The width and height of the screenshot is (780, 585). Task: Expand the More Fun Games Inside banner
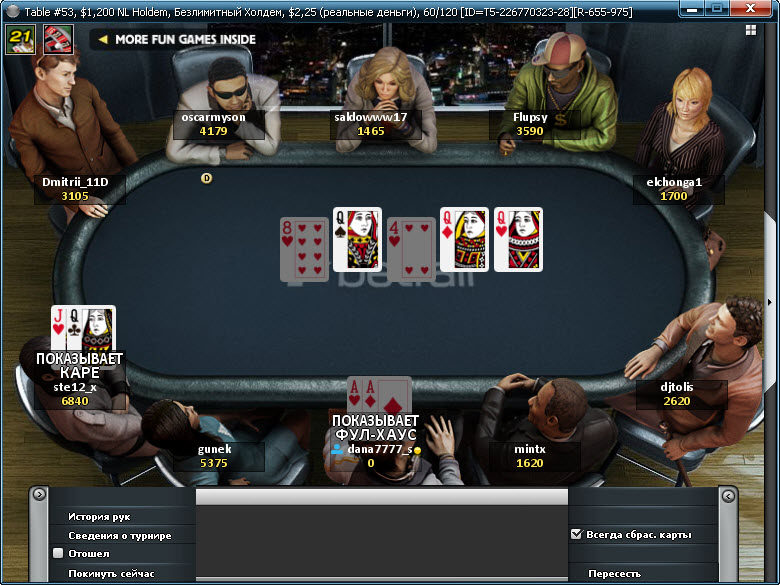click(x=175, y=40)
